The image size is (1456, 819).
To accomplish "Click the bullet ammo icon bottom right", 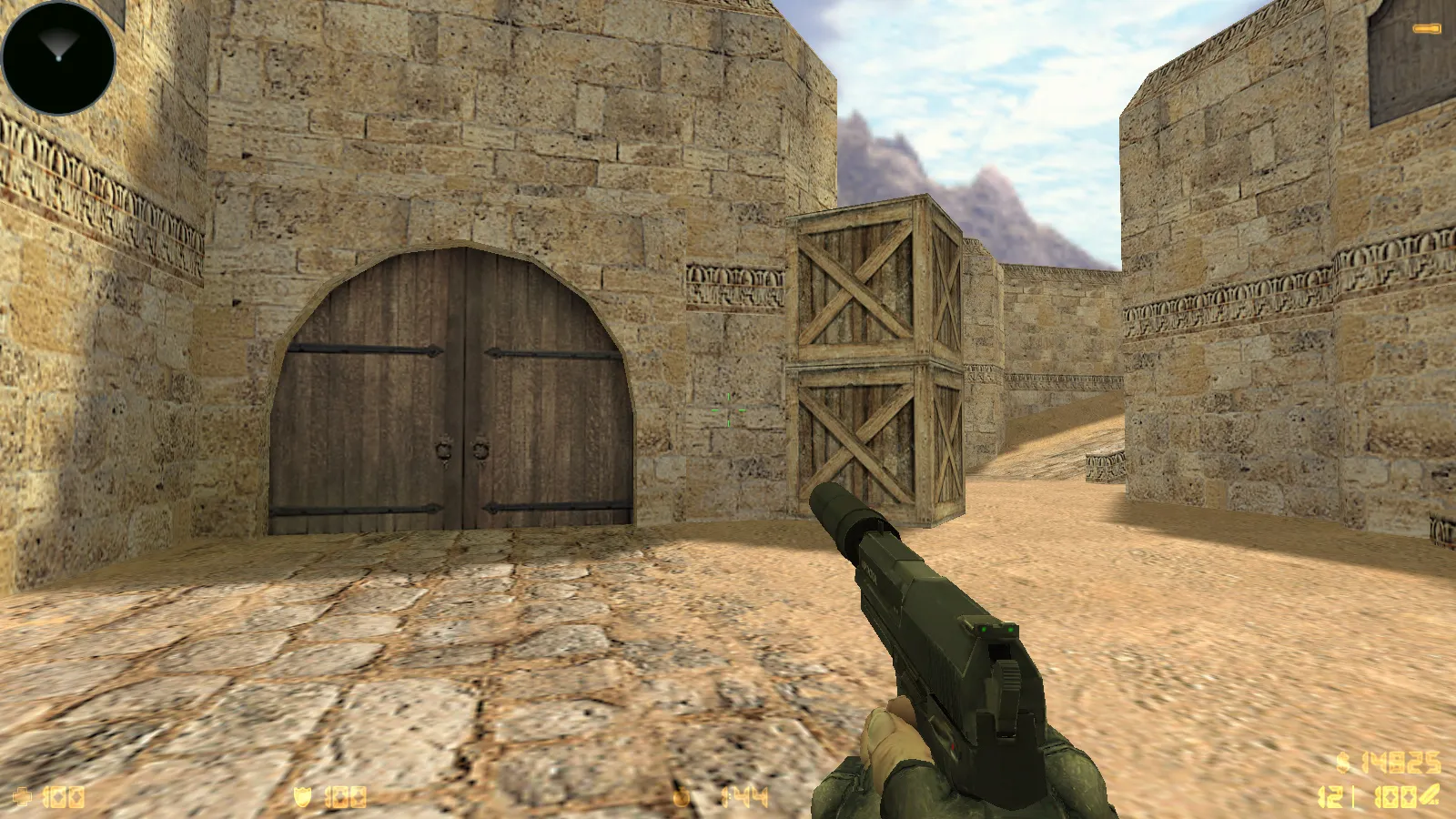I will pyautogui.click(x=1428, y=794).
